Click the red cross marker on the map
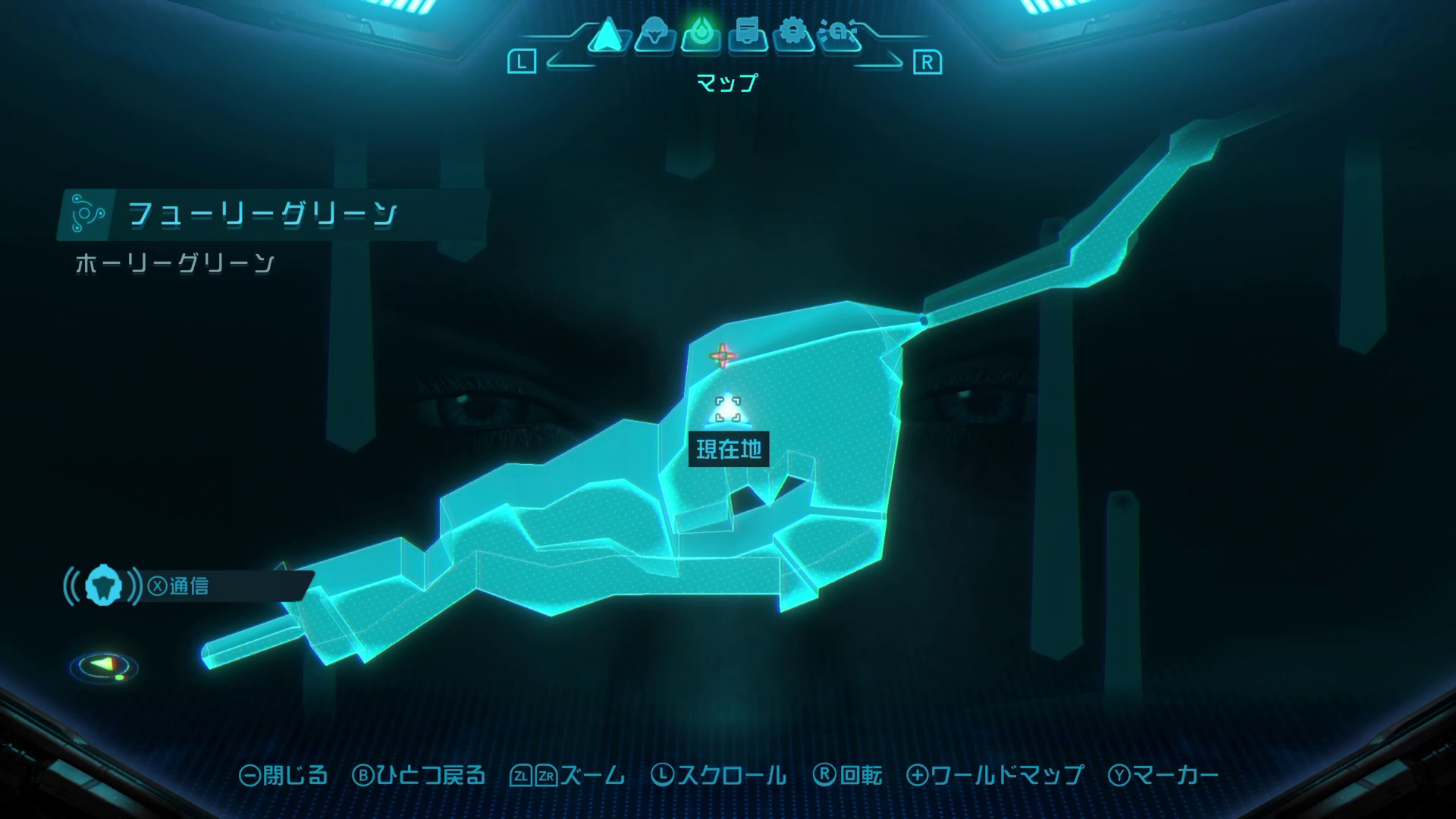This screenshot has height=819, width=1456. click(723, 355)
